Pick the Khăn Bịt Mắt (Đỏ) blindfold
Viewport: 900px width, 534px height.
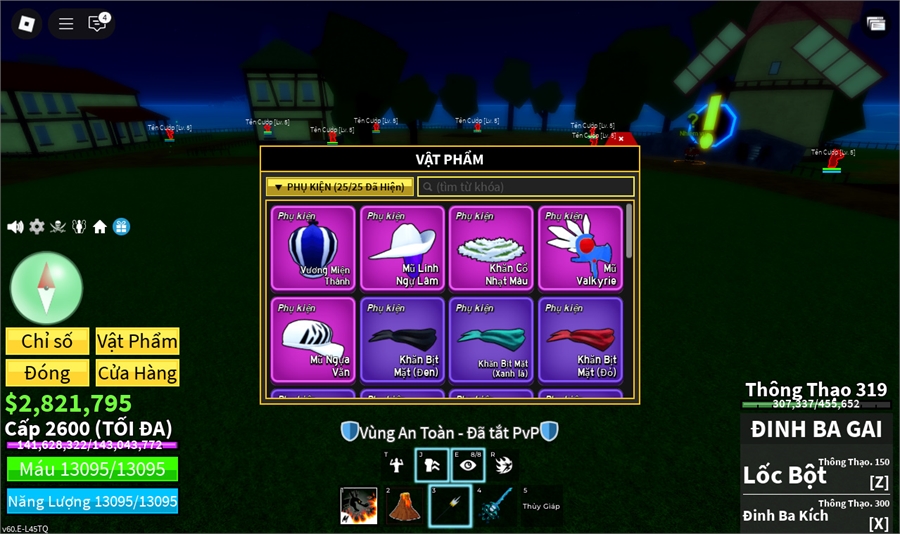[x=580, y=339]
